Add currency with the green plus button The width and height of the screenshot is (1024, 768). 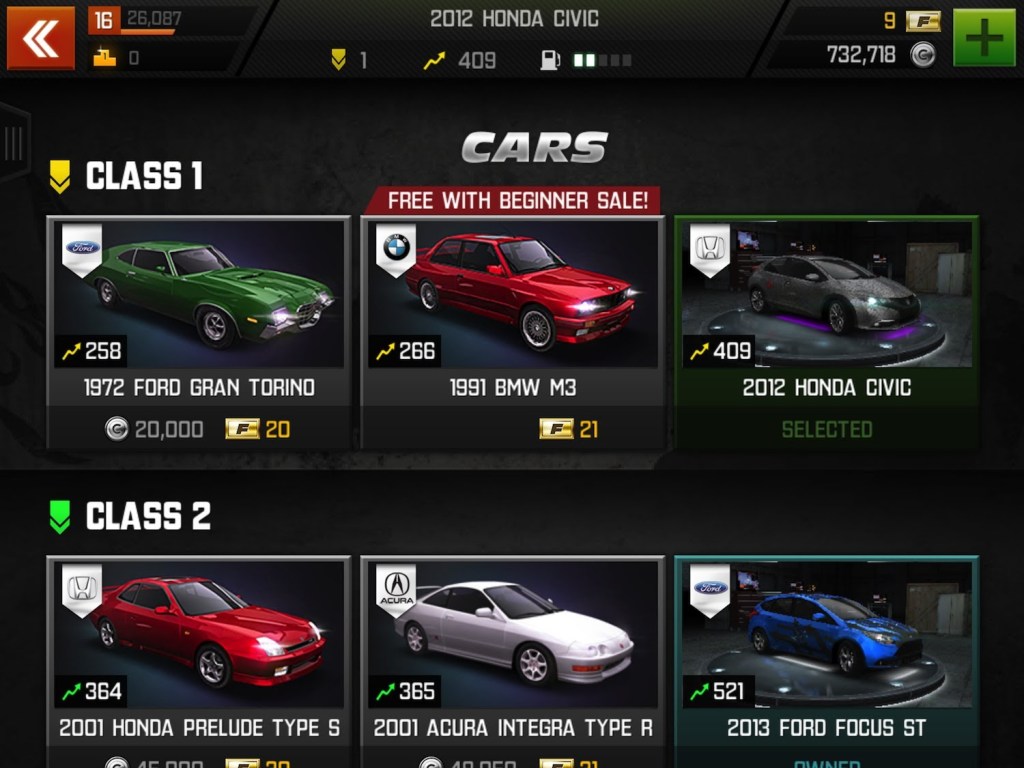984,39
